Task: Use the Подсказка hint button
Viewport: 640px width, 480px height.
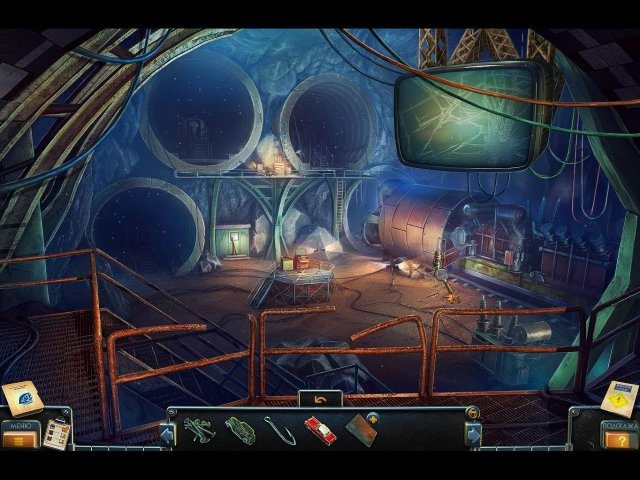Action: pos(619,440)
